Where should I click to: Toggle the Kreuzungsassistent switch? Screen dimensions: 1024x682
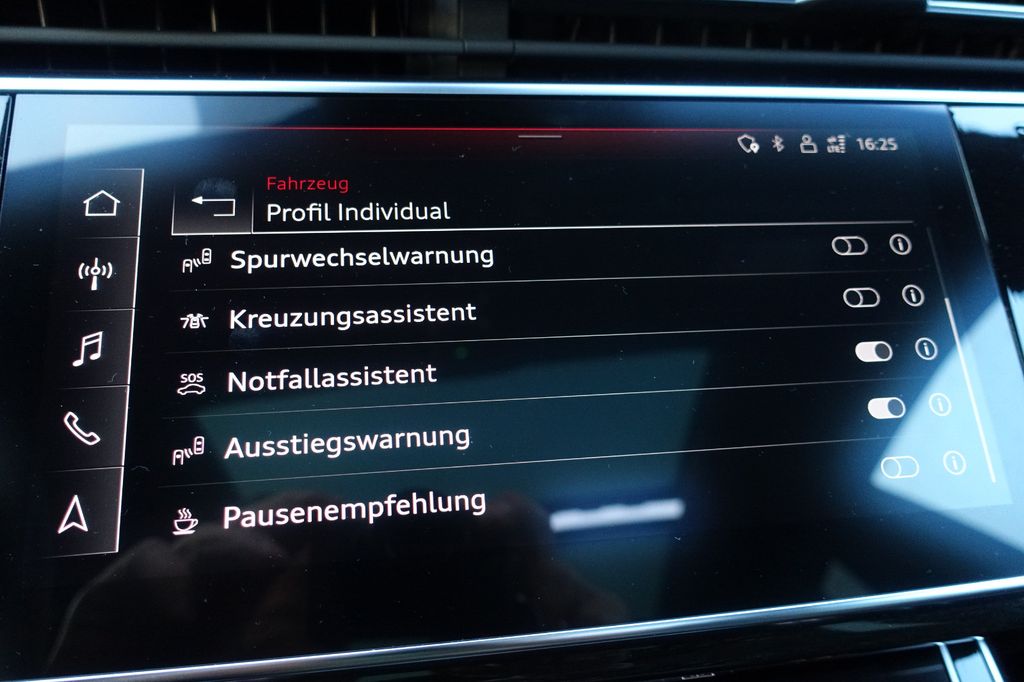point(861,297)
